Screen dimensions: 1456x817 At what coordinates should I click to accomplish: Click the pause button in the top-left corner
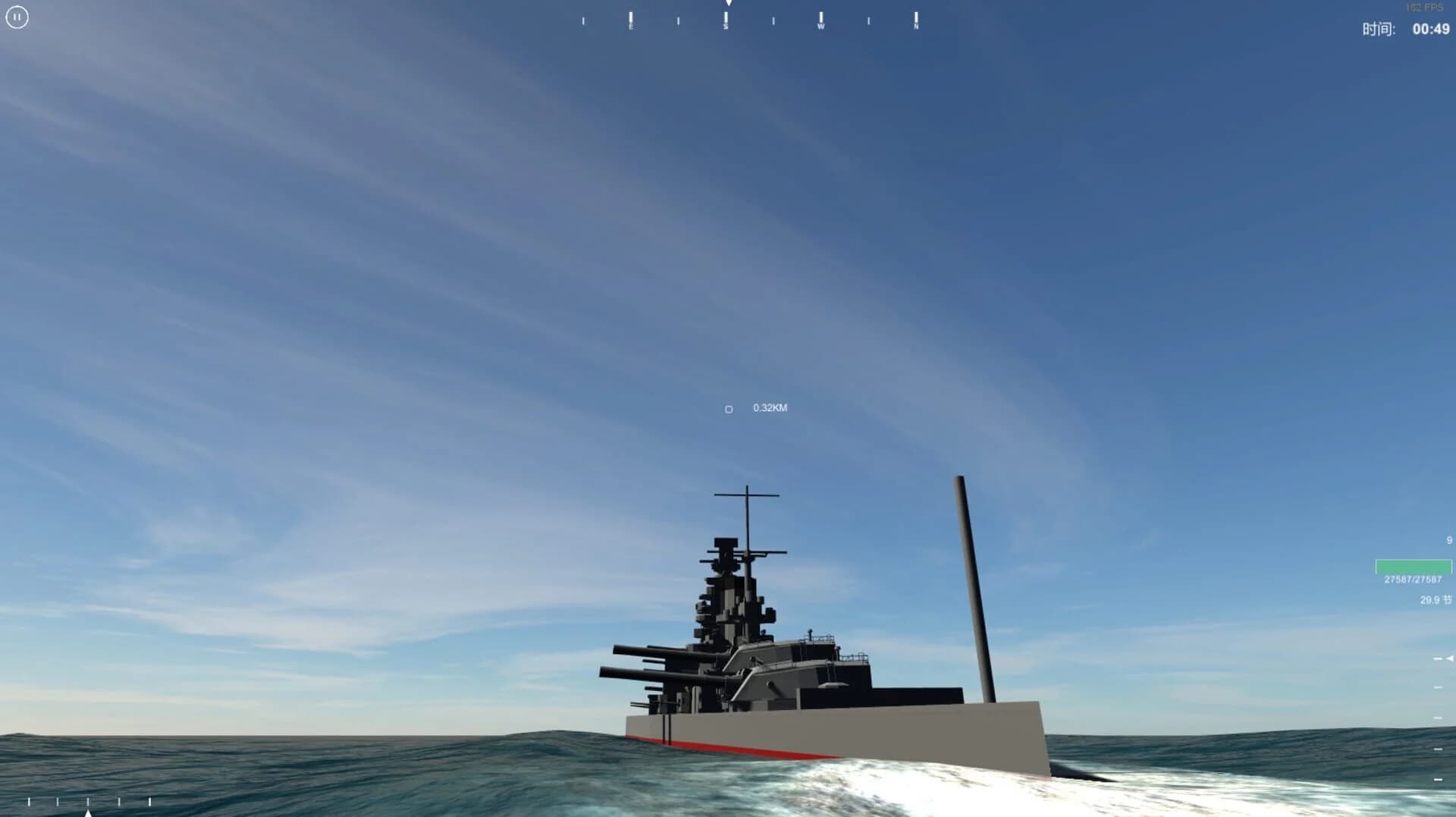click(17, 17)
